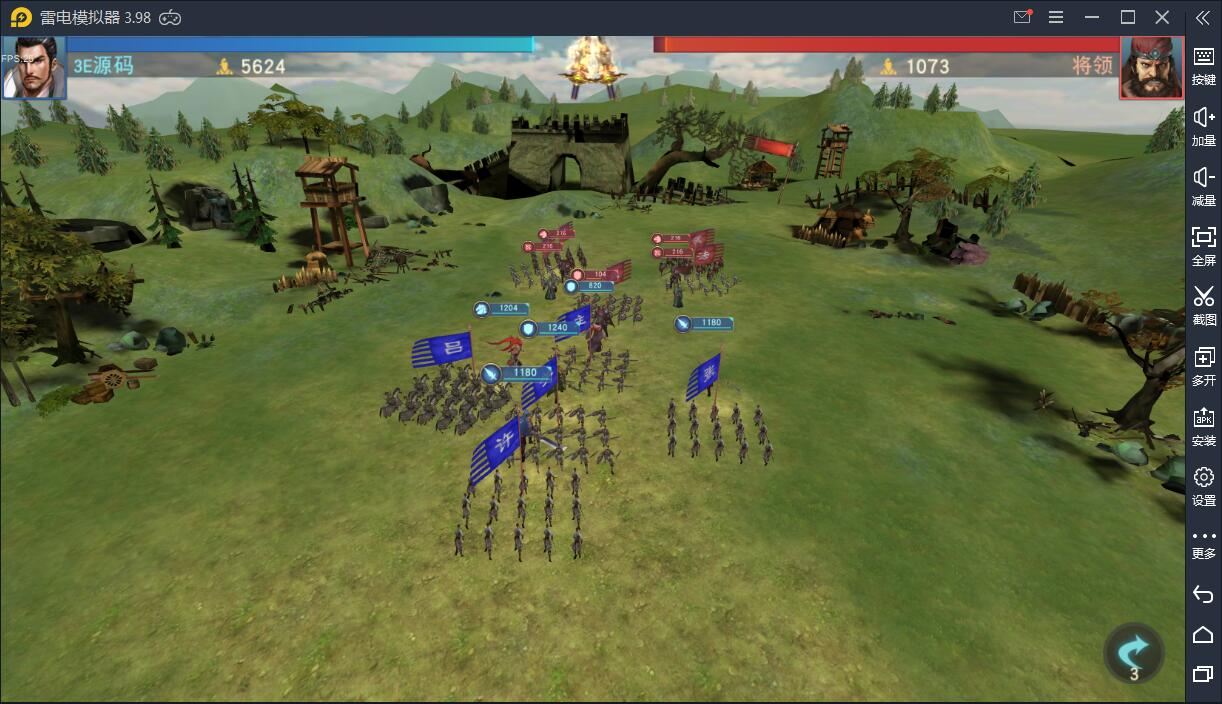This screenshot has height=704, width=1222.
Task: Open the emulator key mapping tool
Action: [1203, 64]
